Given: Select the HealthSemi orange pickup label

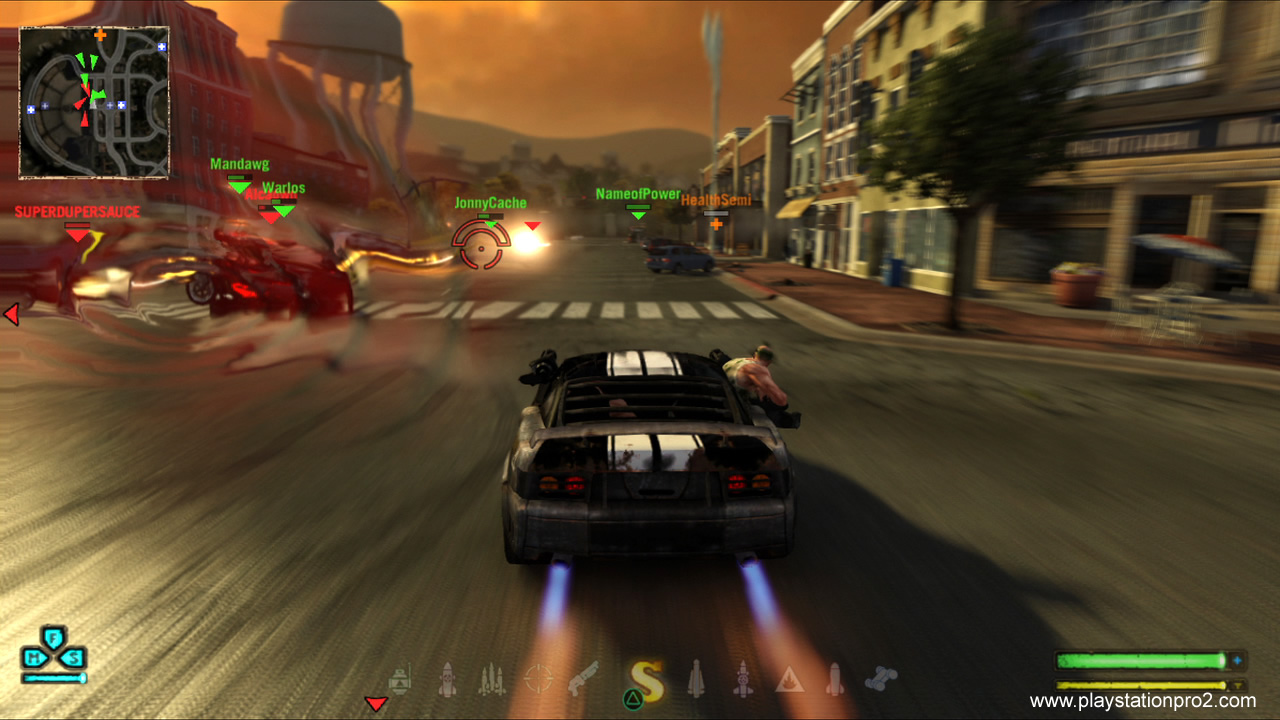Looking at the screenshot, I should click(716, 201).
